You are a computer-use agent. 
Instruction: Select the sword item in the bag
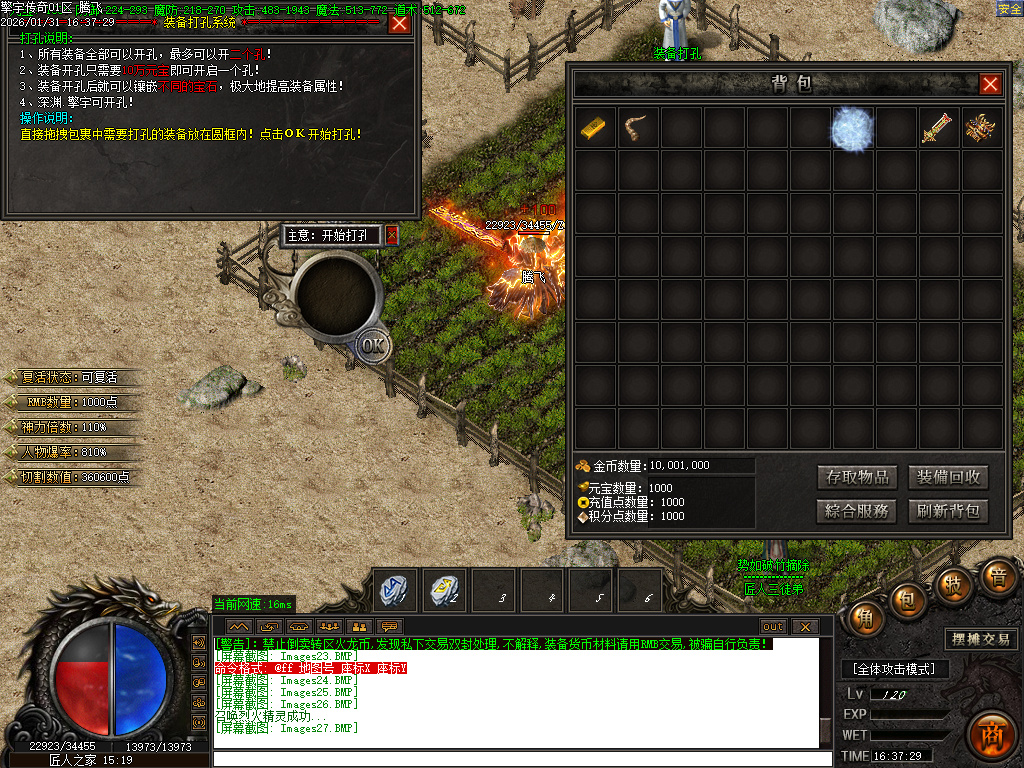939,129
